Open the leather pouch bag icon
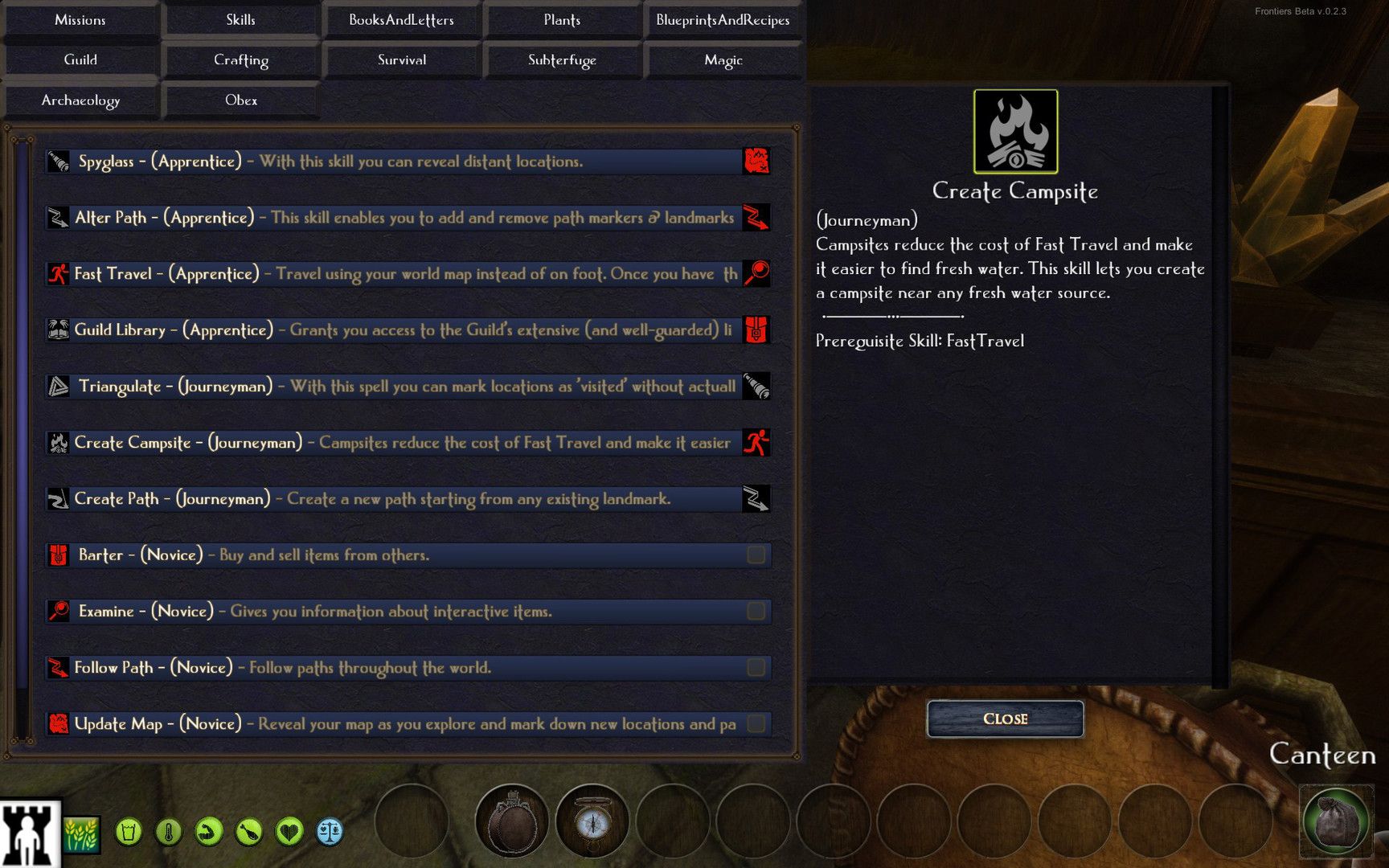The image size is (1389, 868). pyautogui.click(x=1336, y=822)
